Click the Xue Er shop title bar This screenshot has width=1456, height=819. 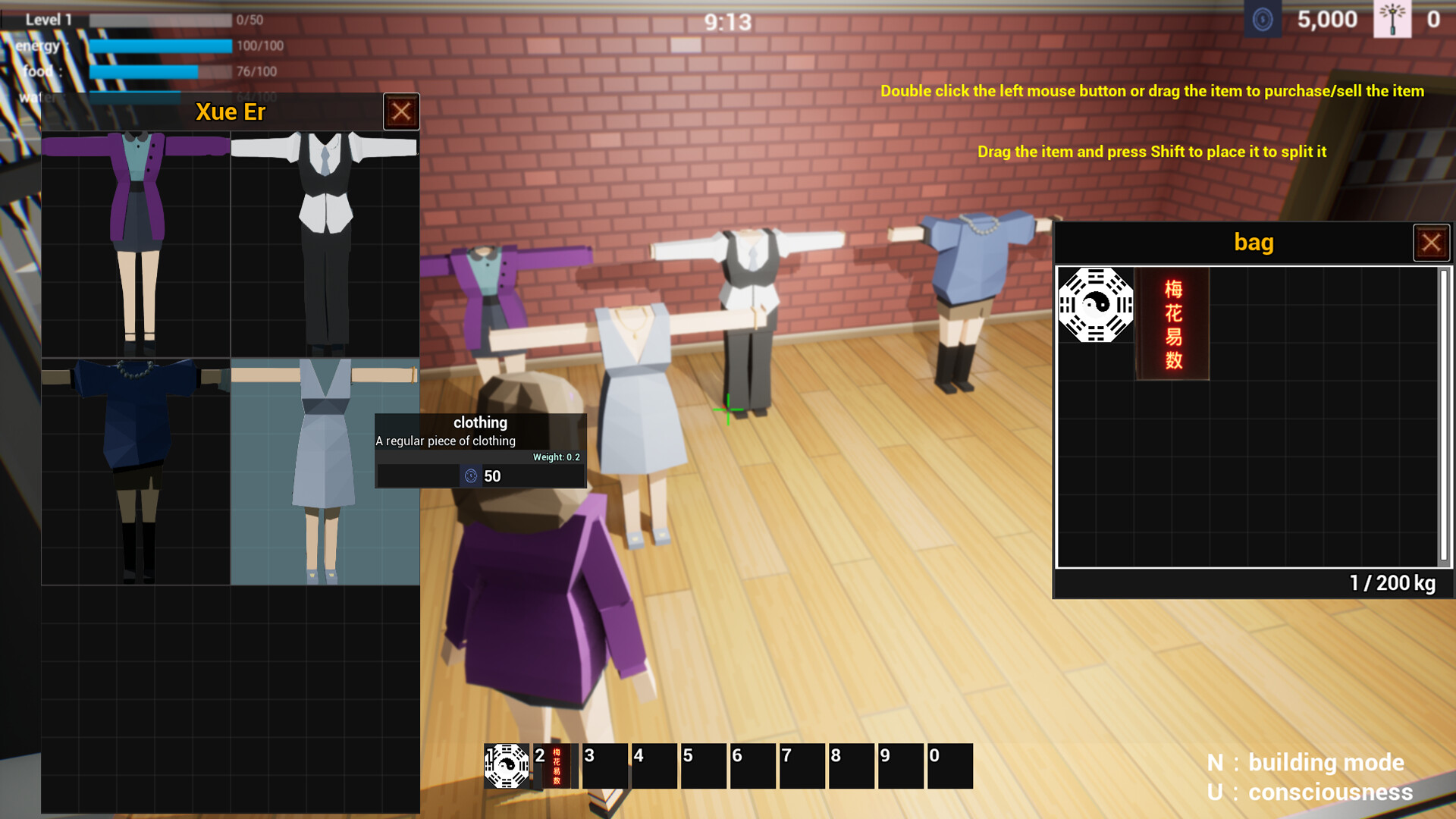[230, 111]
